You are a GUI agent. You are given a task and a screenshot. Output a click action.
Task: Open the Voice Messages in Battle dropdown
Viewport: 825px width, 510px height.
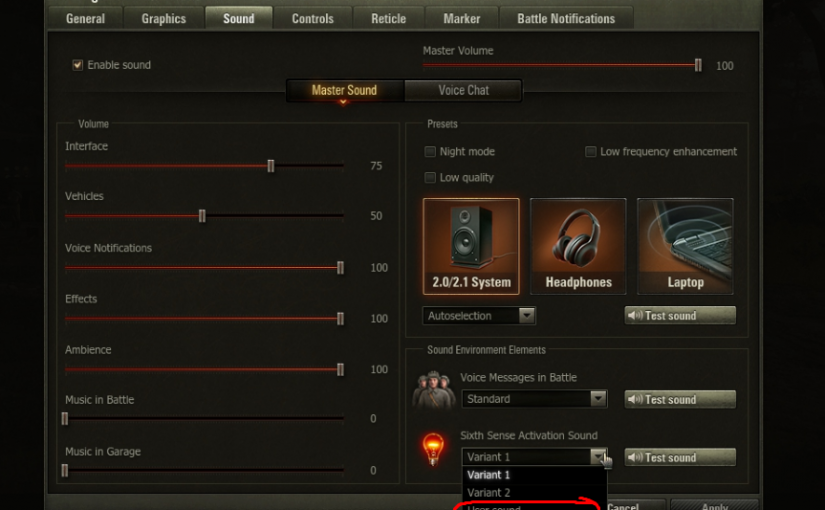click(x=535, y=399)
